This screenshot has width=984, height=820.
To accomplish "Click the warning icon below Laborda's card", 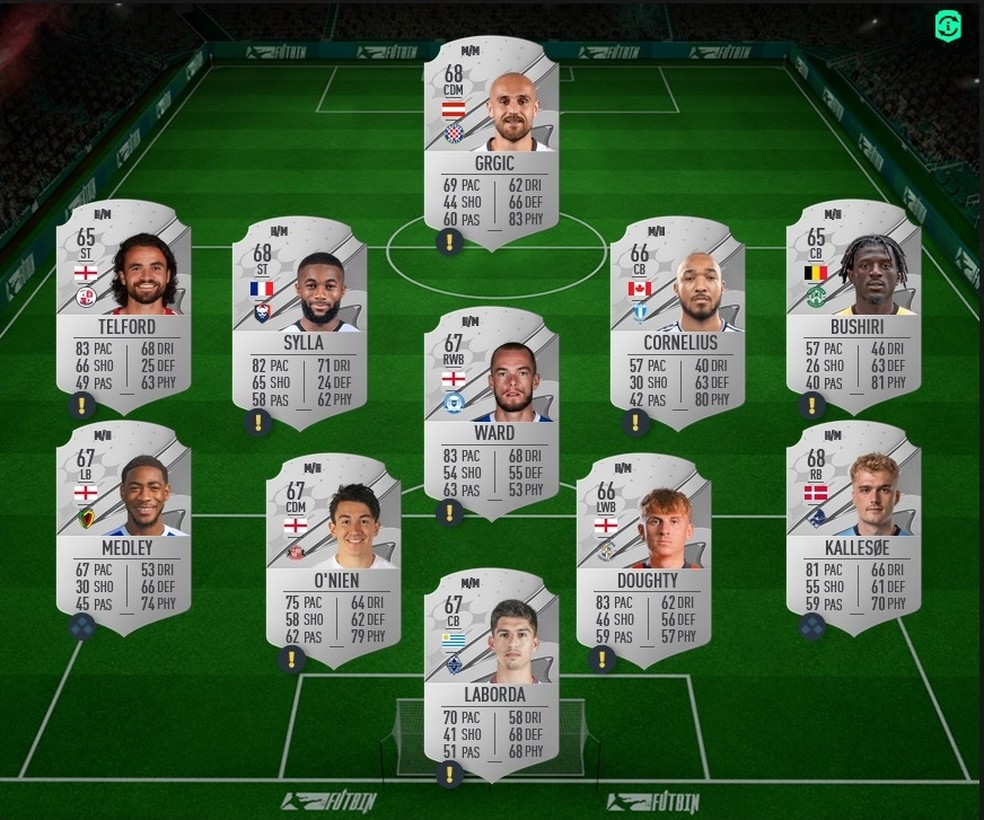I will pyautogui.click(x=449, y=773).
